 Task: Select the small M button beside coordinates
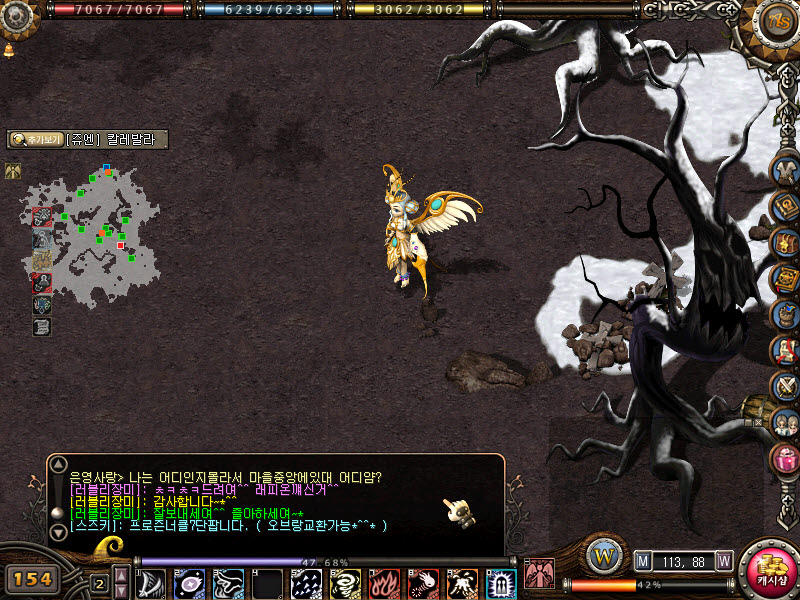click(x=642, y=561)
